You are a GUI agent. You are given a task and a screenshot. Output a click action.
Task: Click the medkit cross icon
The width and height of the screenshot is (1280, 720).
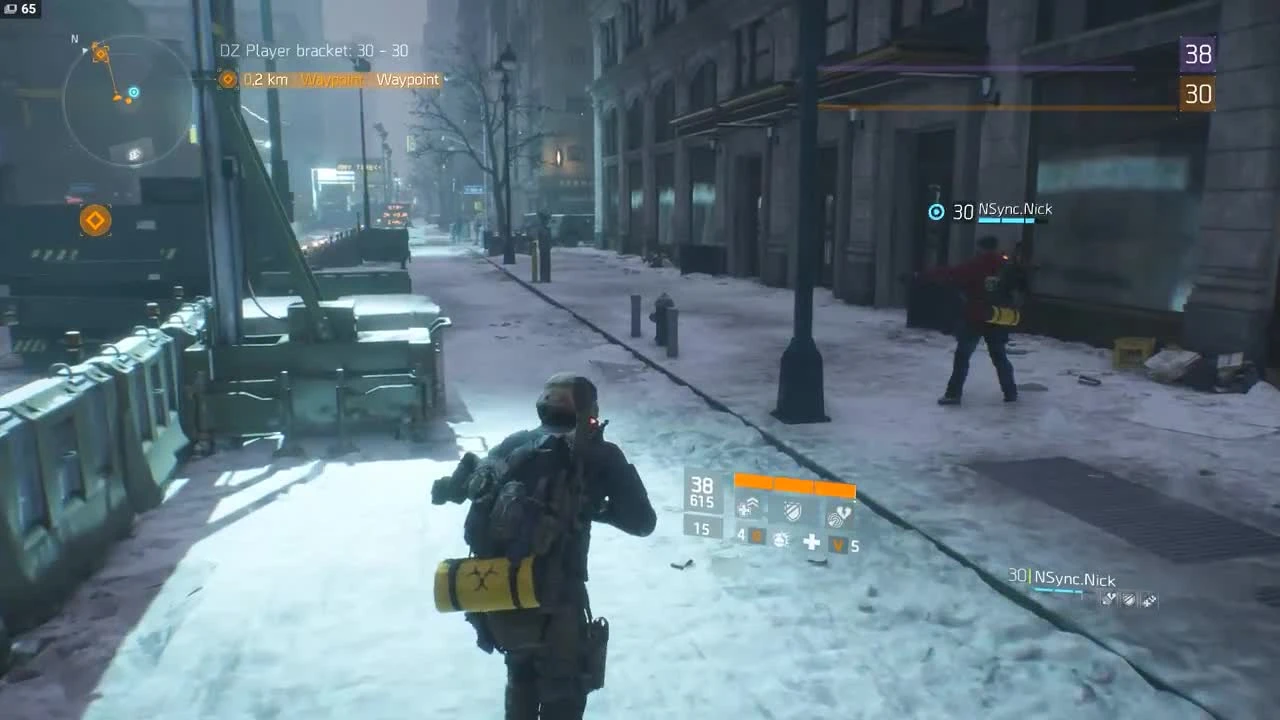(811, 541)
